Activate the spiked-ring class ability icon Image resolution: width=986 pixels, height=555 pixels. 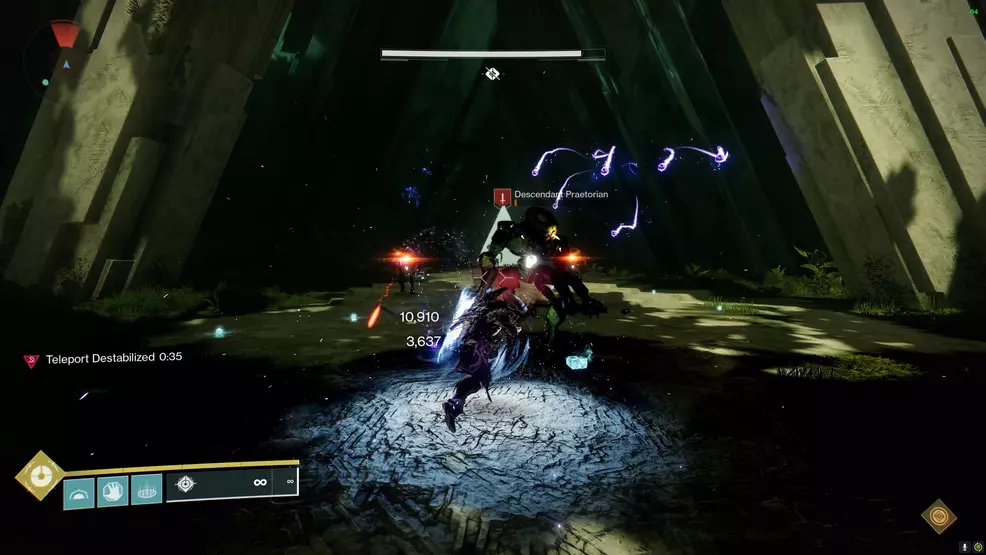146,490
